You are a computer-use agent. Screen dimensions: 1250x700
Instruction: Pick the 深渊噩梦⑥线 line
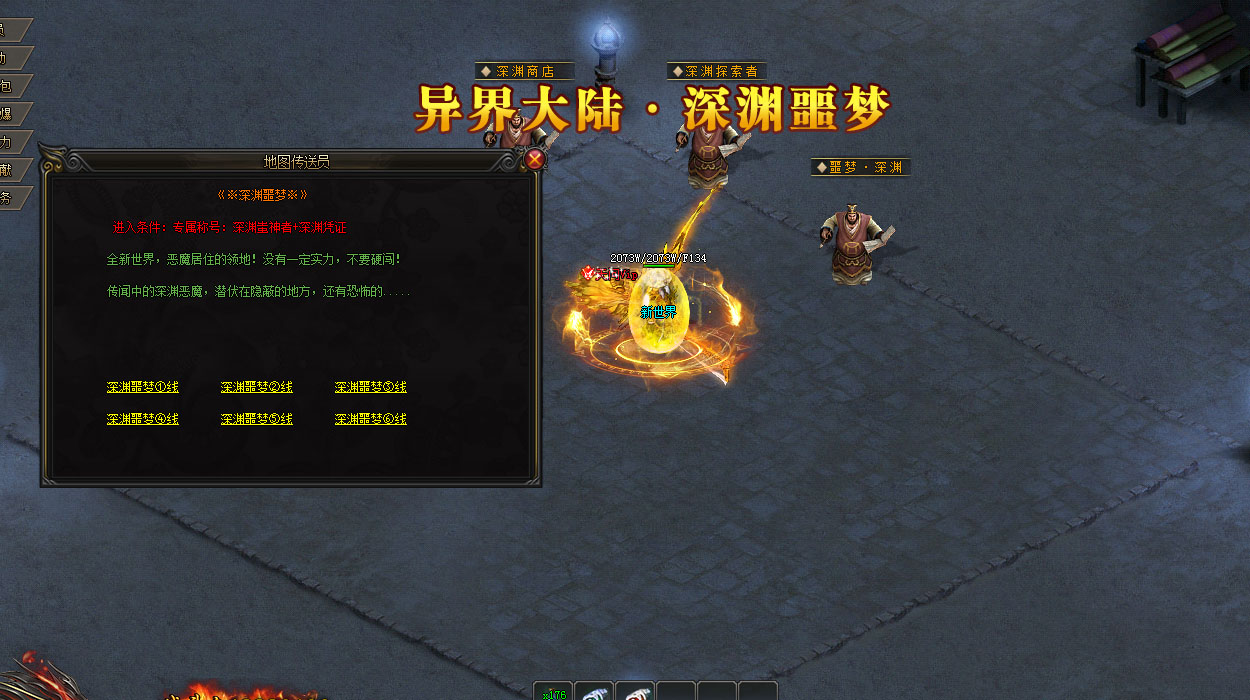coord(370,419)
